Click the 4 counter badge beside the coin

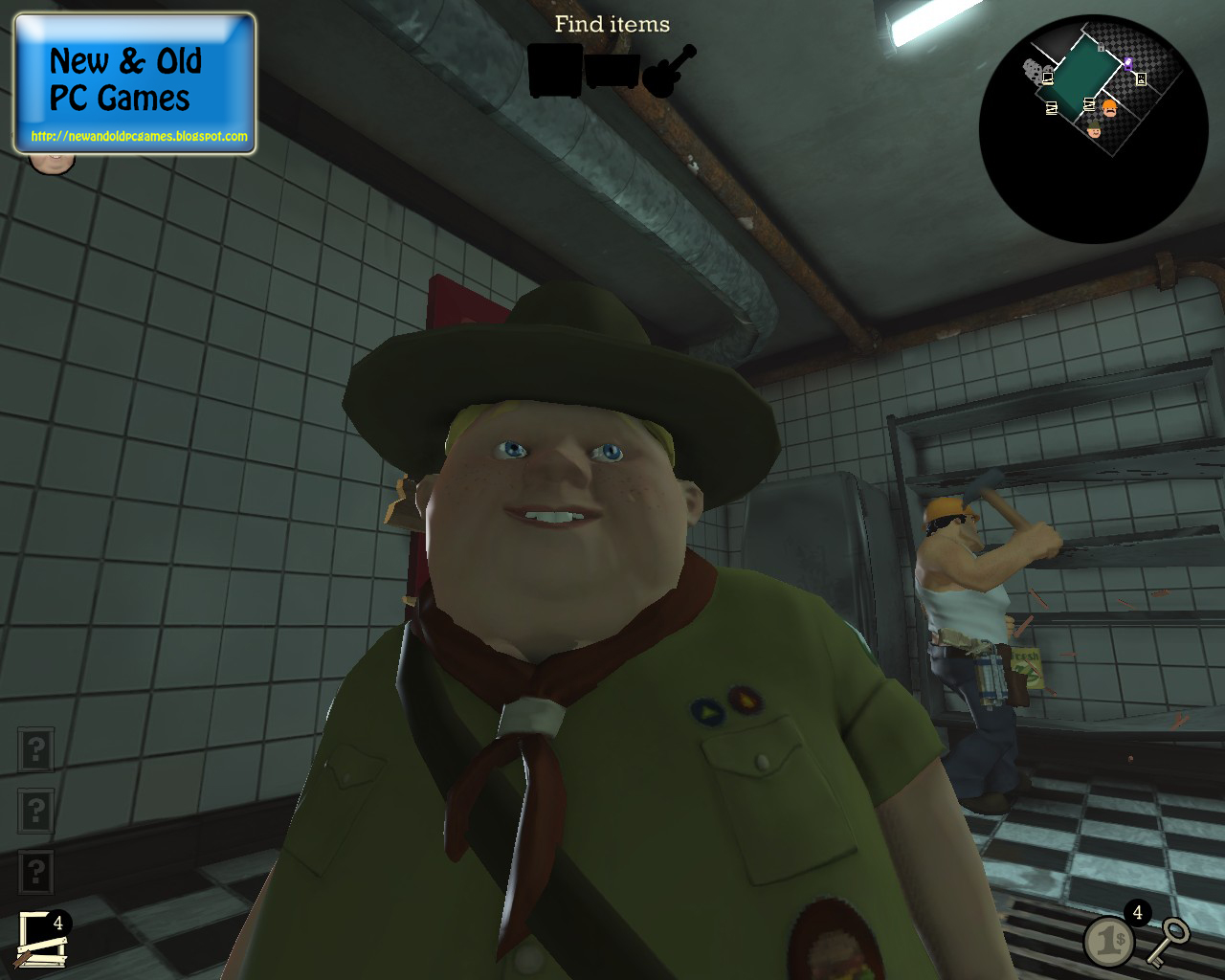point(1137,912)
